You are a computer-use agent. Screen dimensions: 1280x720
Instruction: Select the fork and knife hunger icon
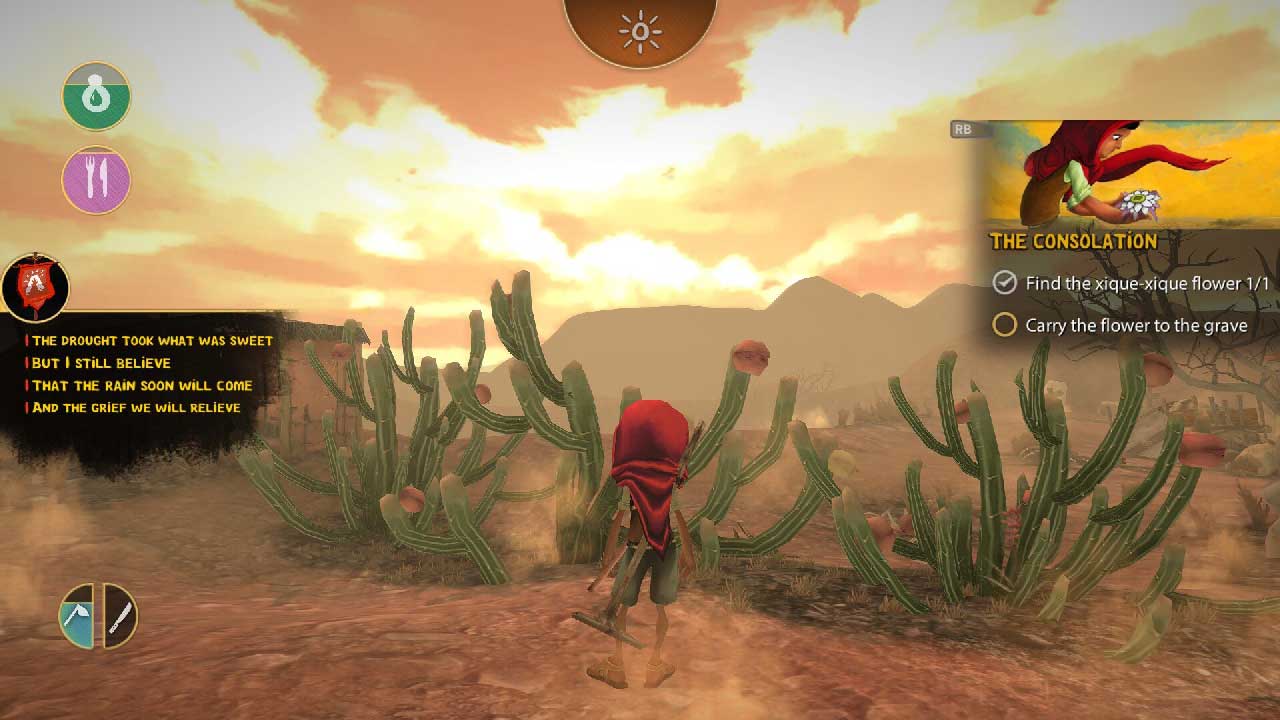click(x=96, y=180)
